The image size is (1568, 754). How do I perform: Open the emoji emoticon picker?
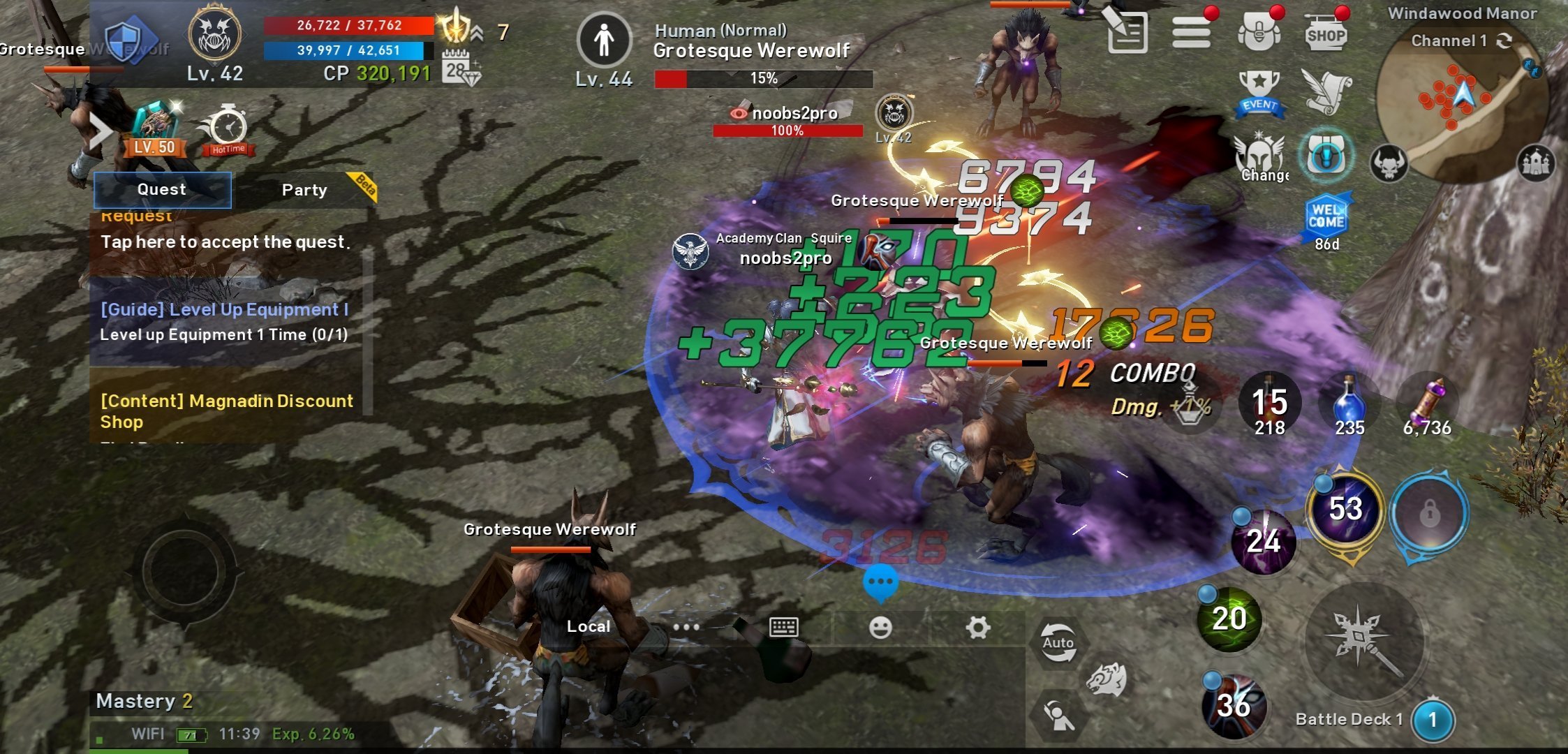click(x=880, y=628)
